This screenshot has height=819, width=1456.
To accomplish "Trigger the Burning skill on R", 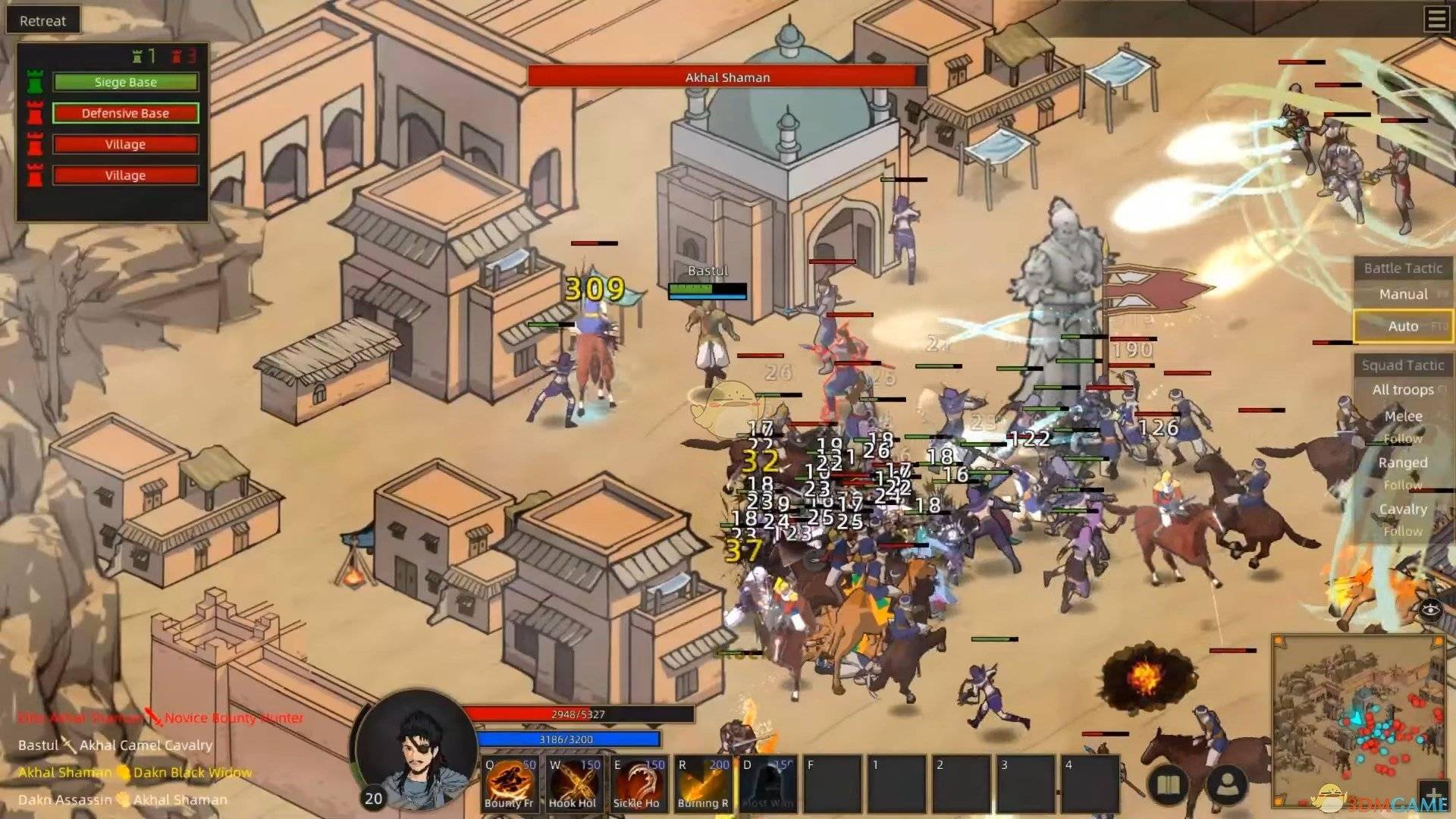I will click(703, 784).
